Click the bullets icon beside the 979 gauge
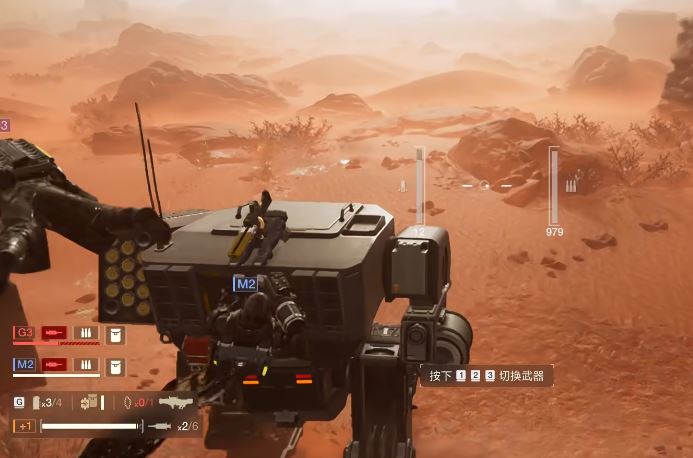 571,186
